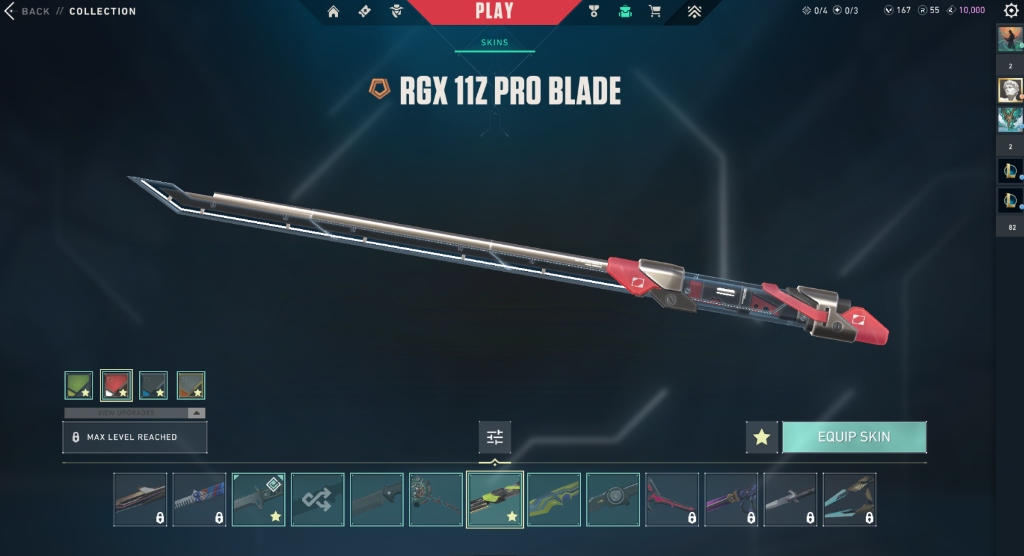The height and width of the screenshot is (556, 1024).
Task: Select the random shuffle skin tile
Action: click(318, 499)
